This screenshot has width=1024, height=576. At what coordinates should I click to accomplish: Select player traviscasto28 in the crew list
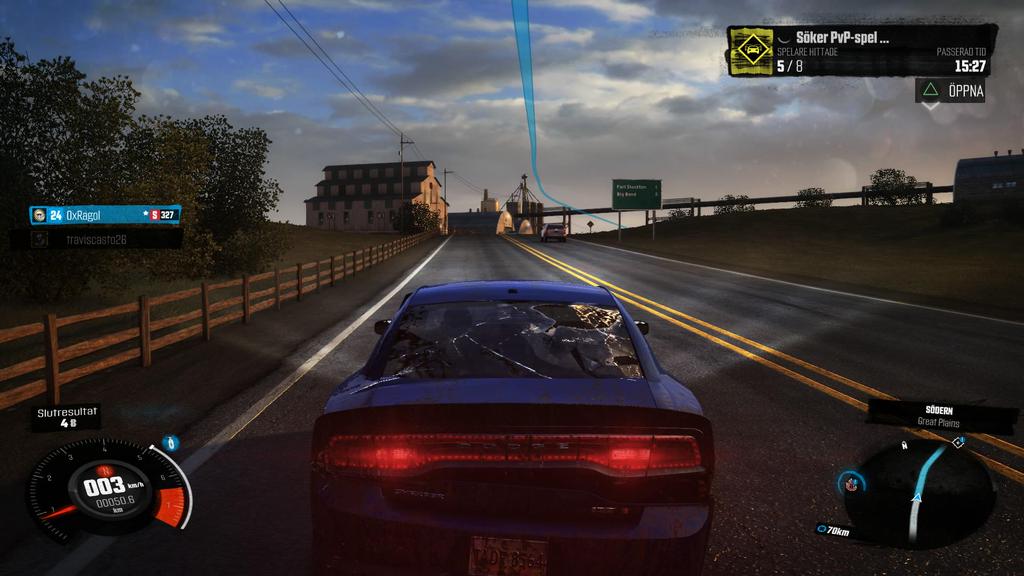(97, 240)
